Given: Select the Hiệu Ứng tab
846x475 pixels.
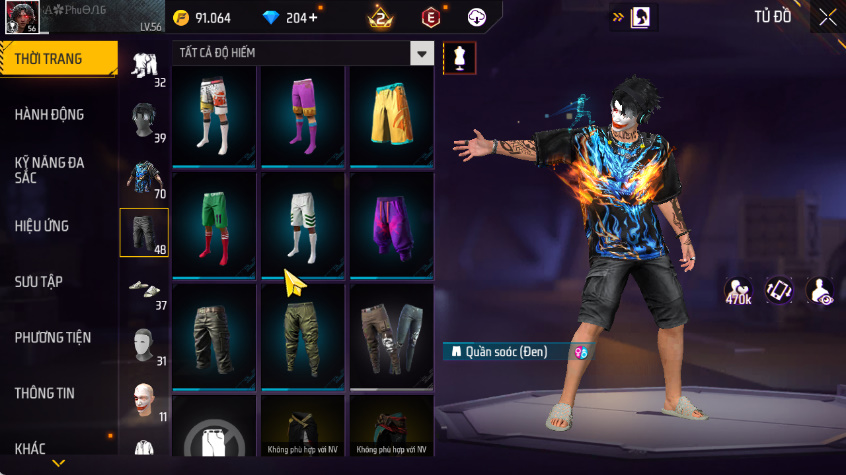Looking at the screenshot, I should pos(43,226).
